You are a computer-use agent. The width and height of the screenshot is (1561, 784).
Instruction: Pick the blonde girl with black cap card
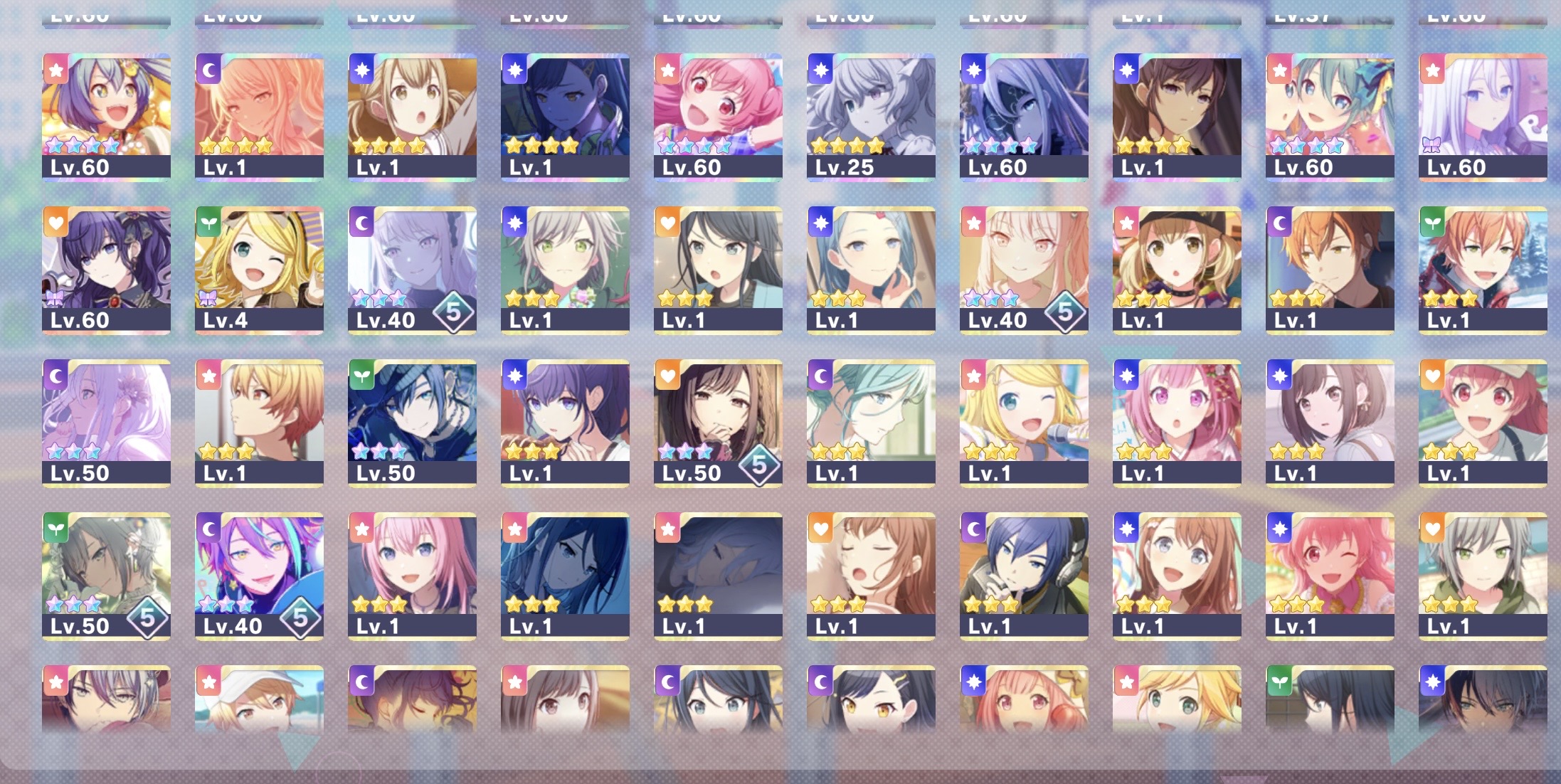pos(1177,270)
